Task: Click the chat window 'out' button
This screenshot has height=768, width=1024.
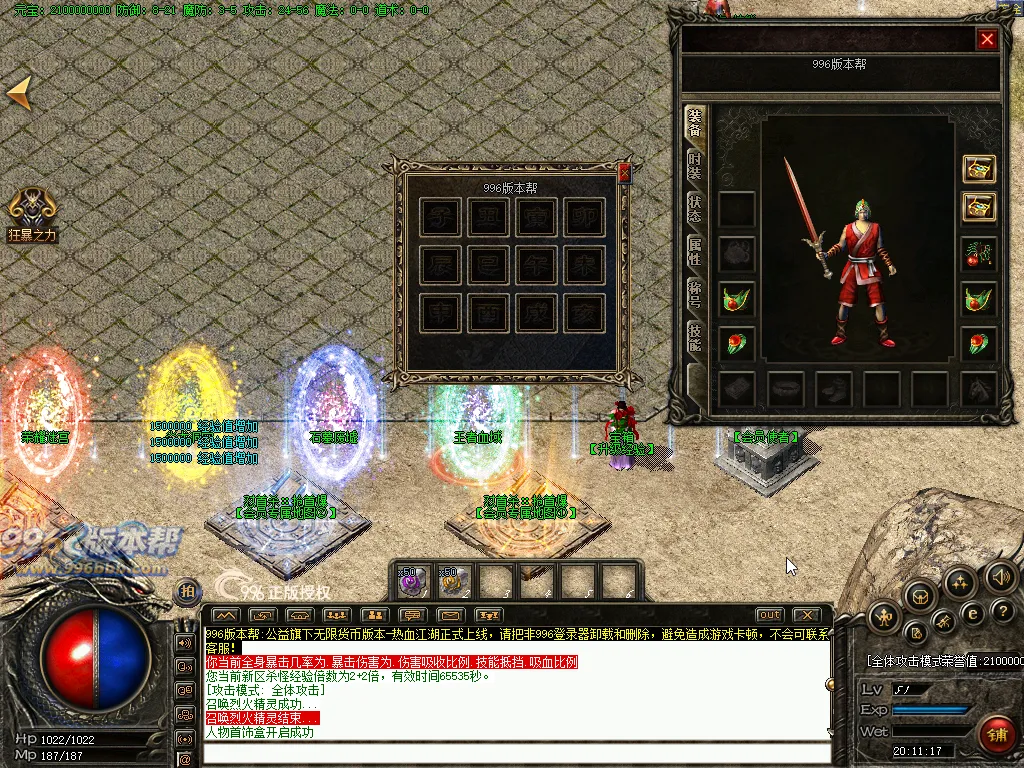Action: pos(769,614)
